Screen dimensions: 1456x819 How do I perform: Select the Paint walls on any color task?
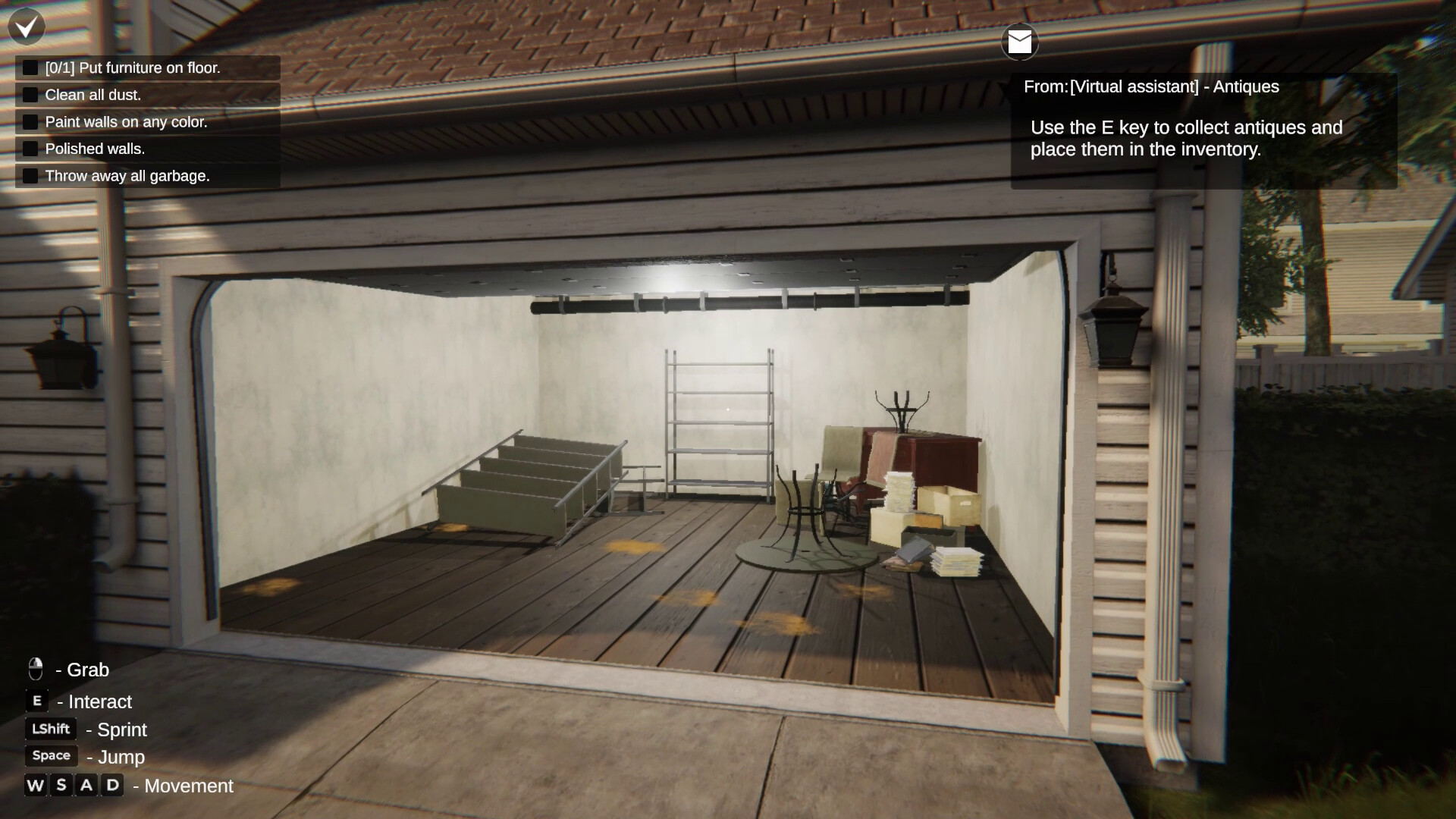point(126,121)
